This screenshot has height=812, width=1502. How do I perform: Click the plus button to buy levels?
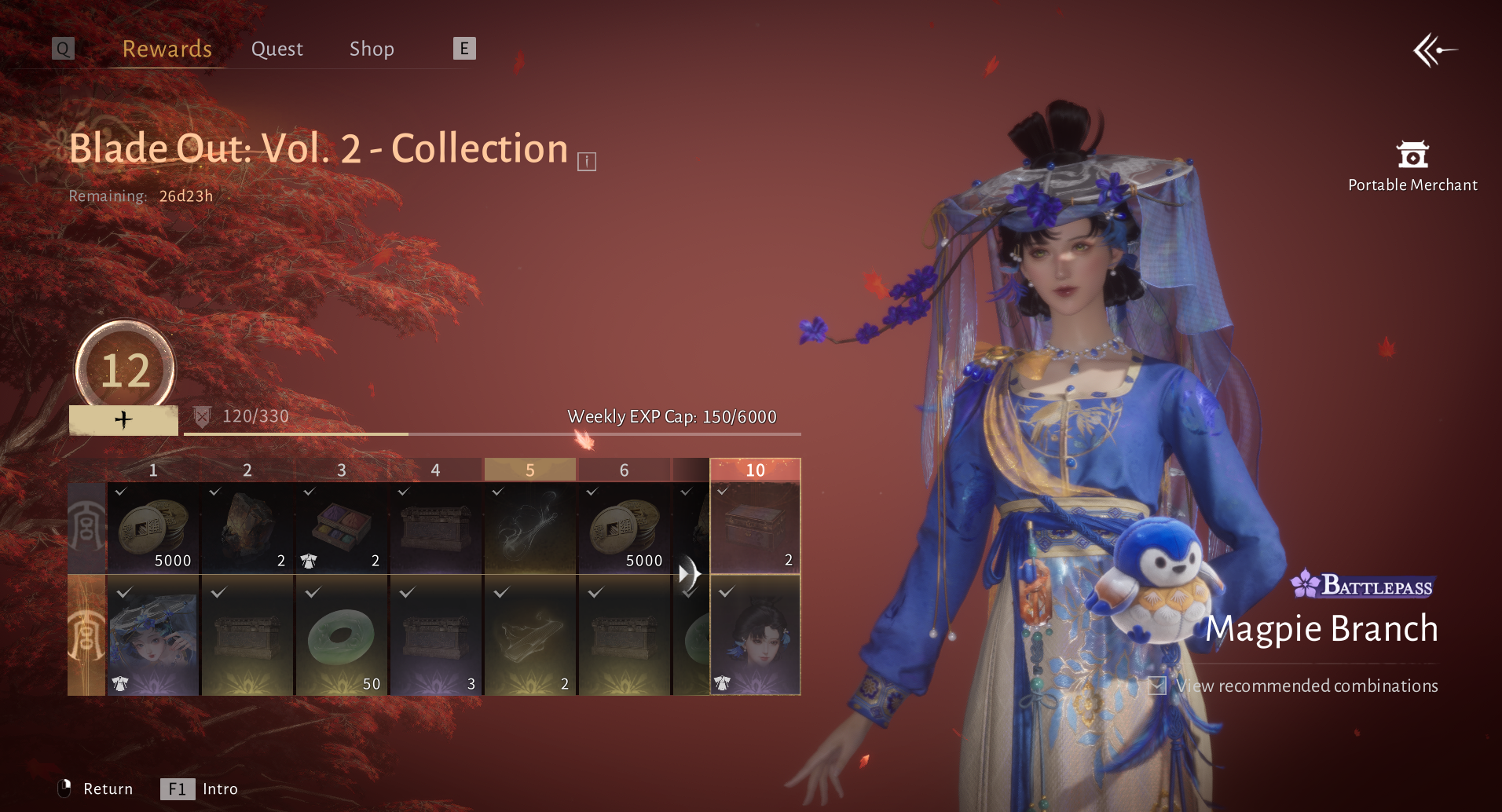[123, 420]
